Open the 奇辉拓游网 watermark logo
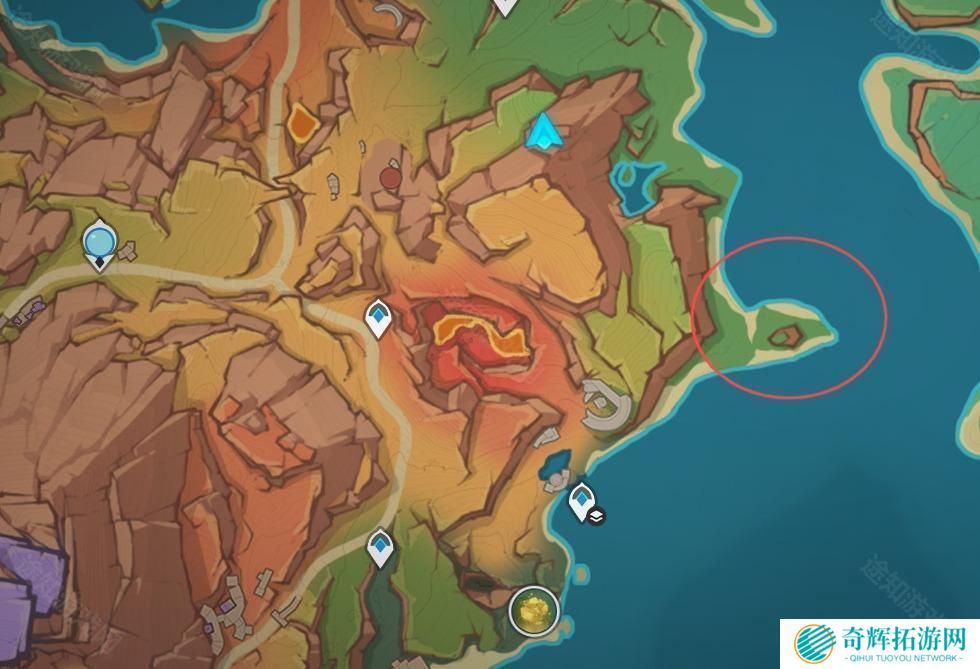This screenshot has height=669, width=980. click(878, 642)
